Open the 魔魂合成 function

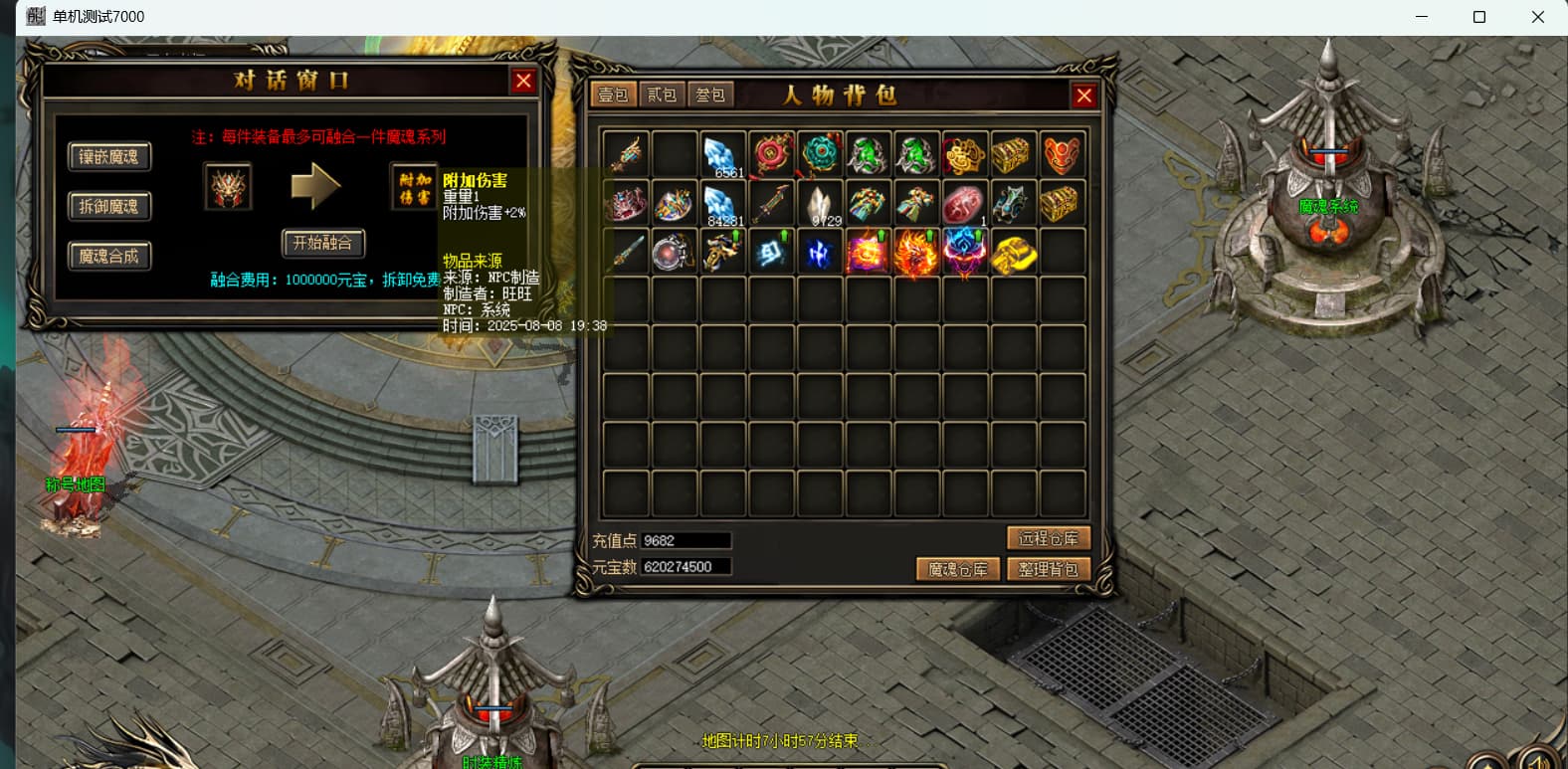[x=109, y=256]
